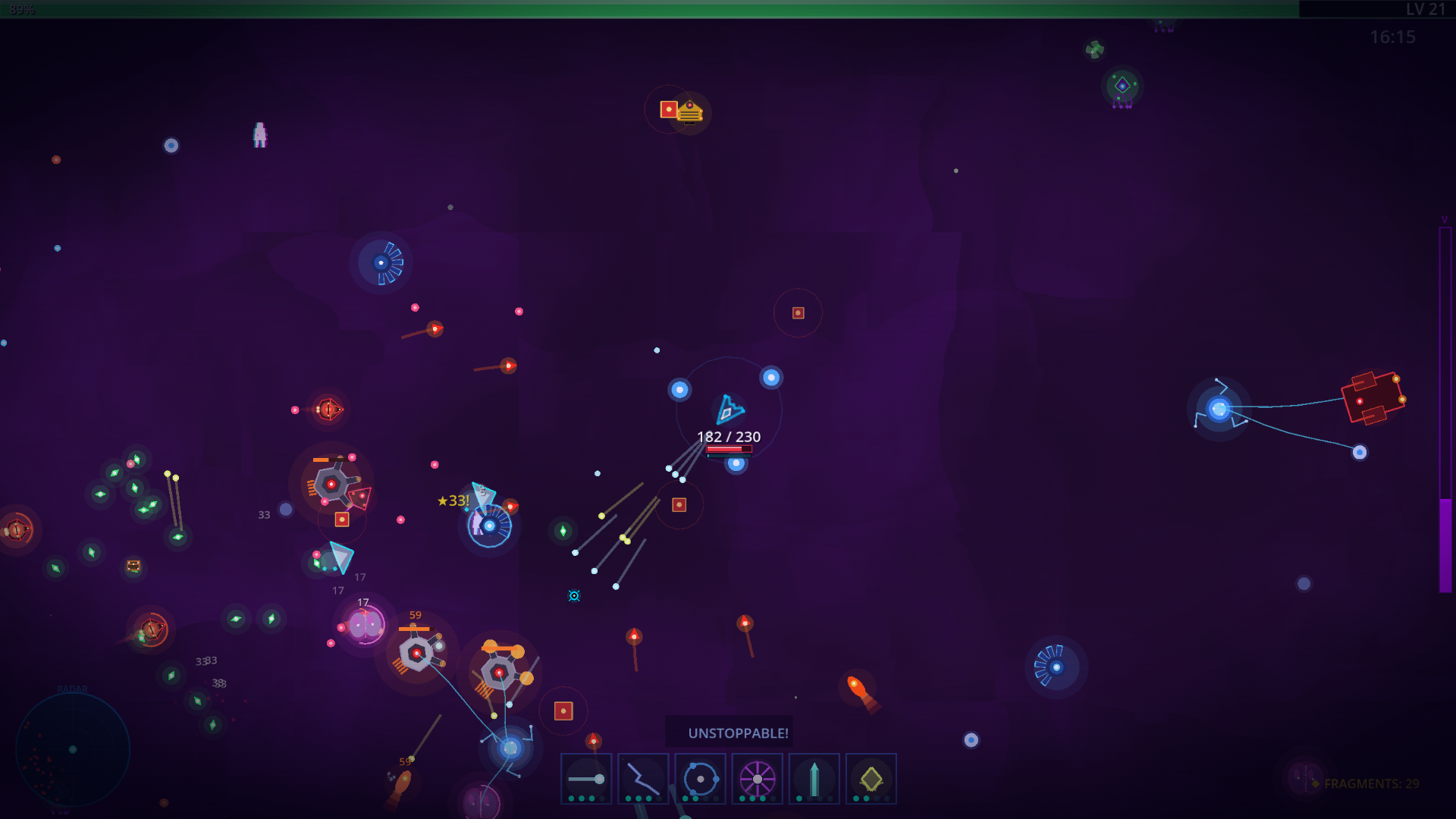The image size is (1456, 819).
Task: Activate the lightning bolt ability icon
Action: (x=643, y=778)
